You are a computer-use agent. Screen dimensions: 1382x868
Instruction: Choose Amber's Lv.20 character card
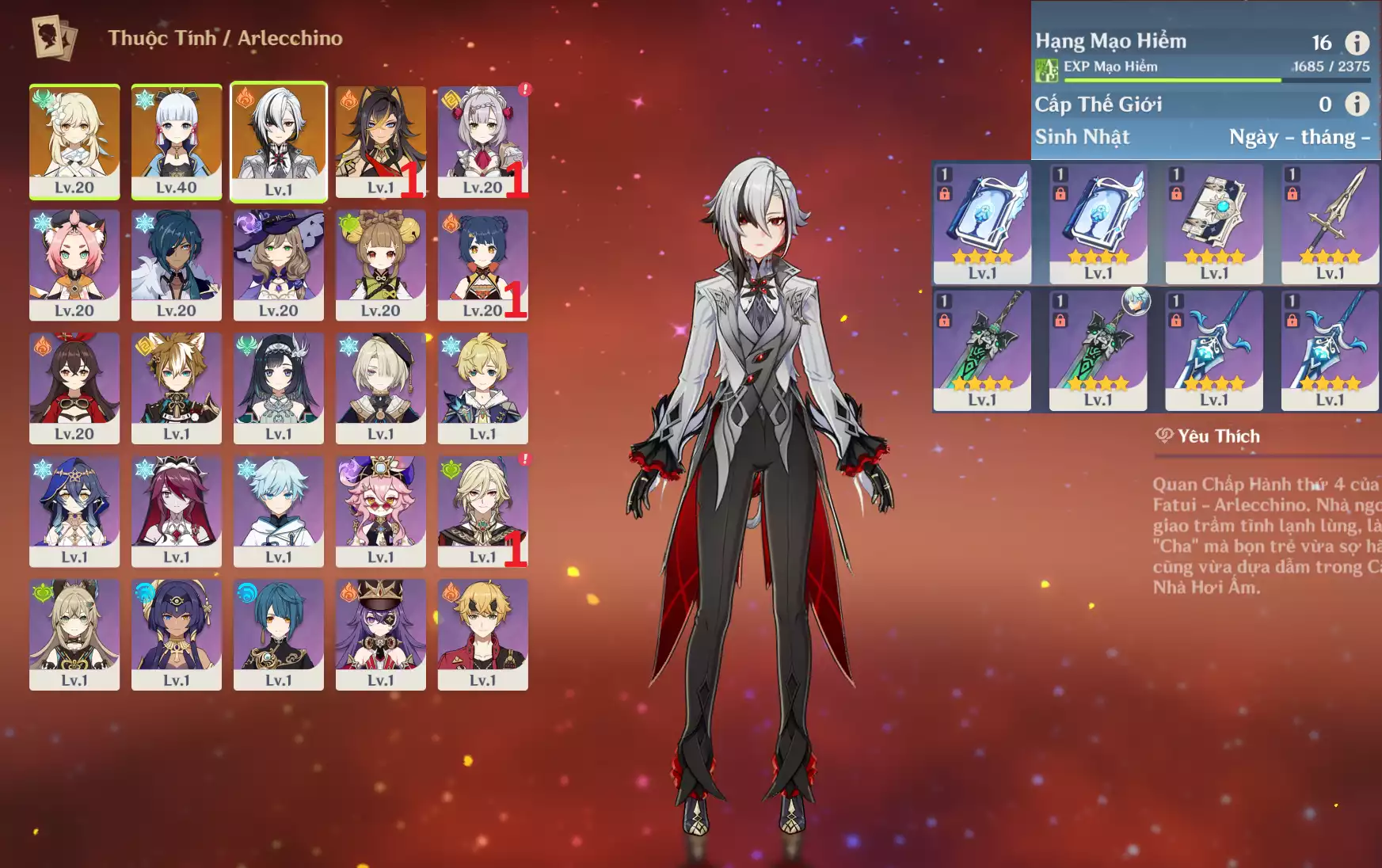[74, 388]
